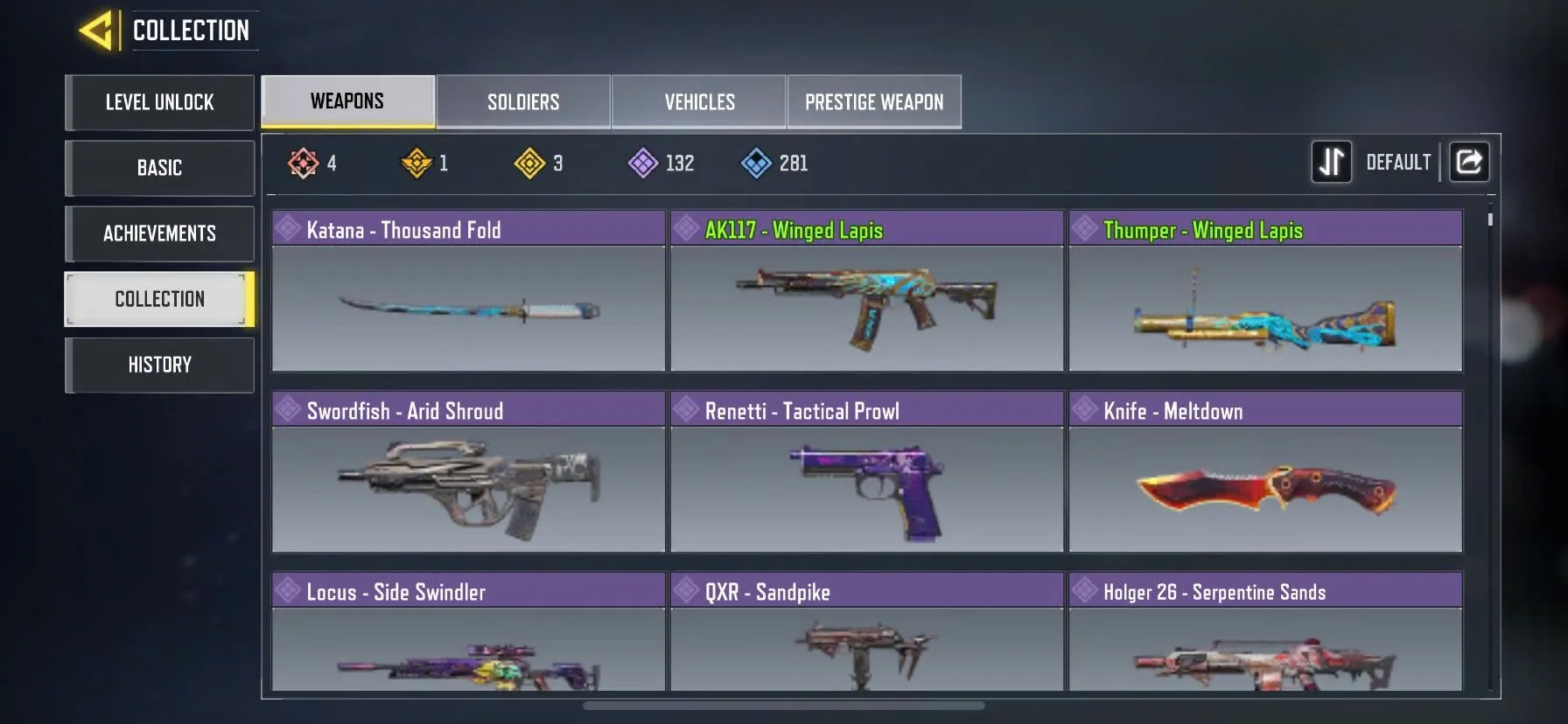Toggle the Knife - Meltdown card
Screen dimensions: 1568x724
(1265, 490)
